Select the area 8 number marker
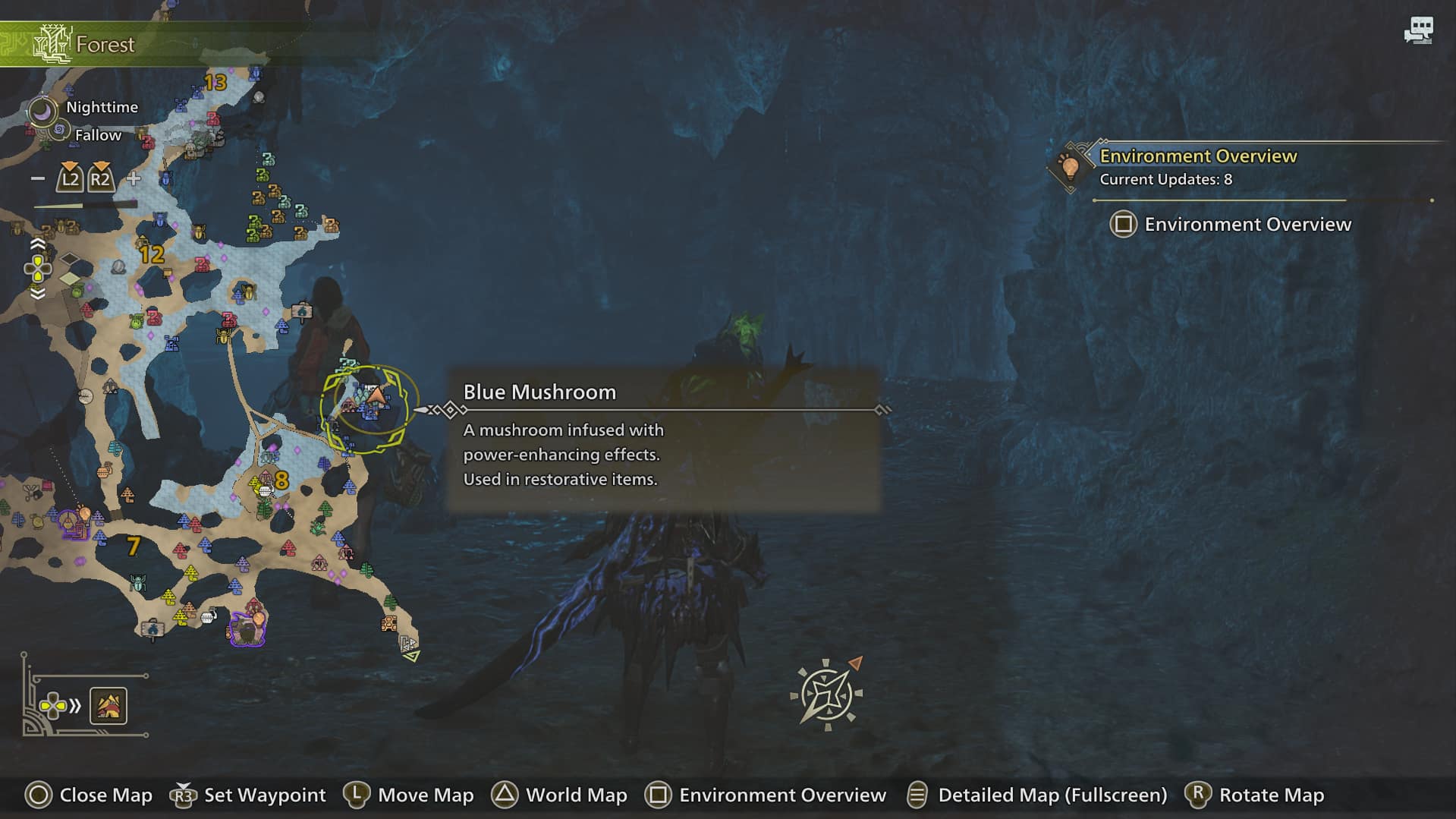This screenshot has width=1456, height=819. tap(281, 480)
